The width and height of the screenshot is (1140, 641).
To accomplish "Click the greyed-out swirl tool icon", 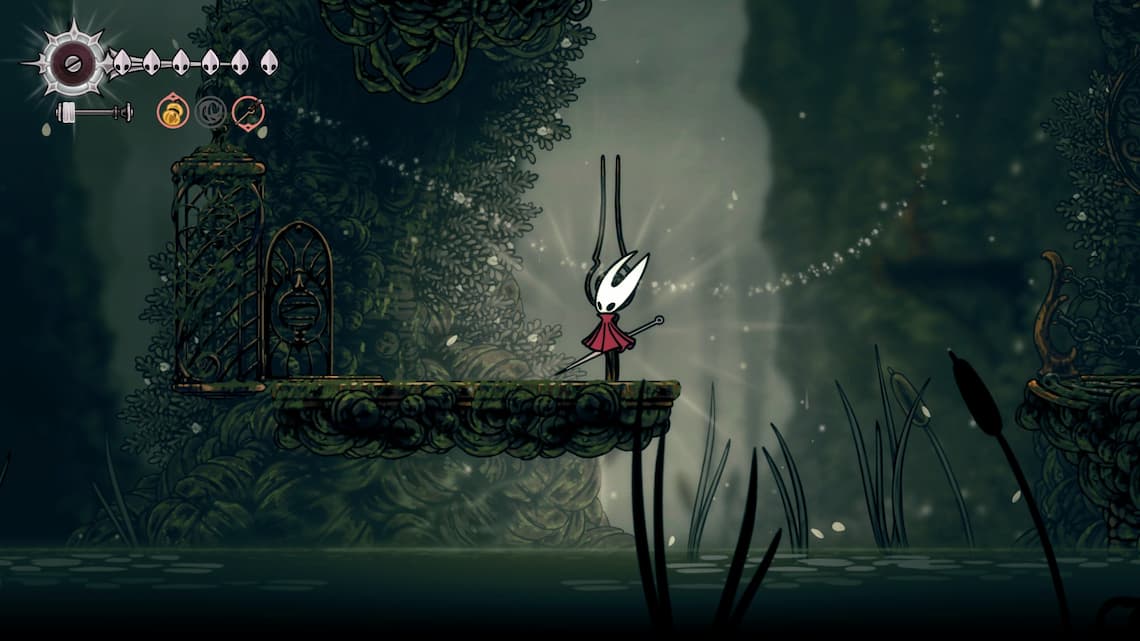I will [x=210, y=112].
